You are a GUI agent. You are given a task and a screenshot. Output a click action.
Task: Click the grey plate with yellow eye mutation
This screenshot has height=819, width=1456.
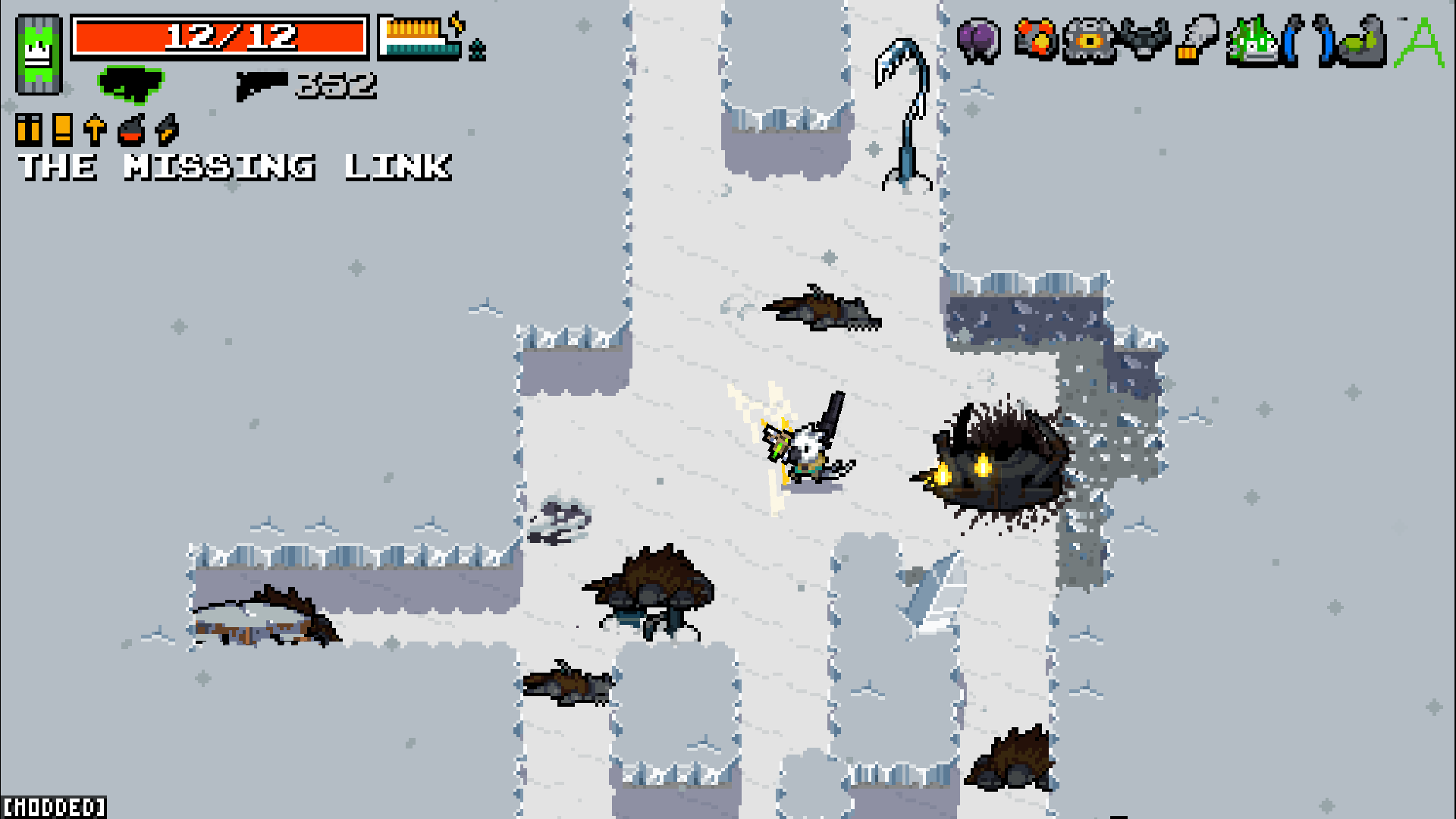click(1089, 40)
